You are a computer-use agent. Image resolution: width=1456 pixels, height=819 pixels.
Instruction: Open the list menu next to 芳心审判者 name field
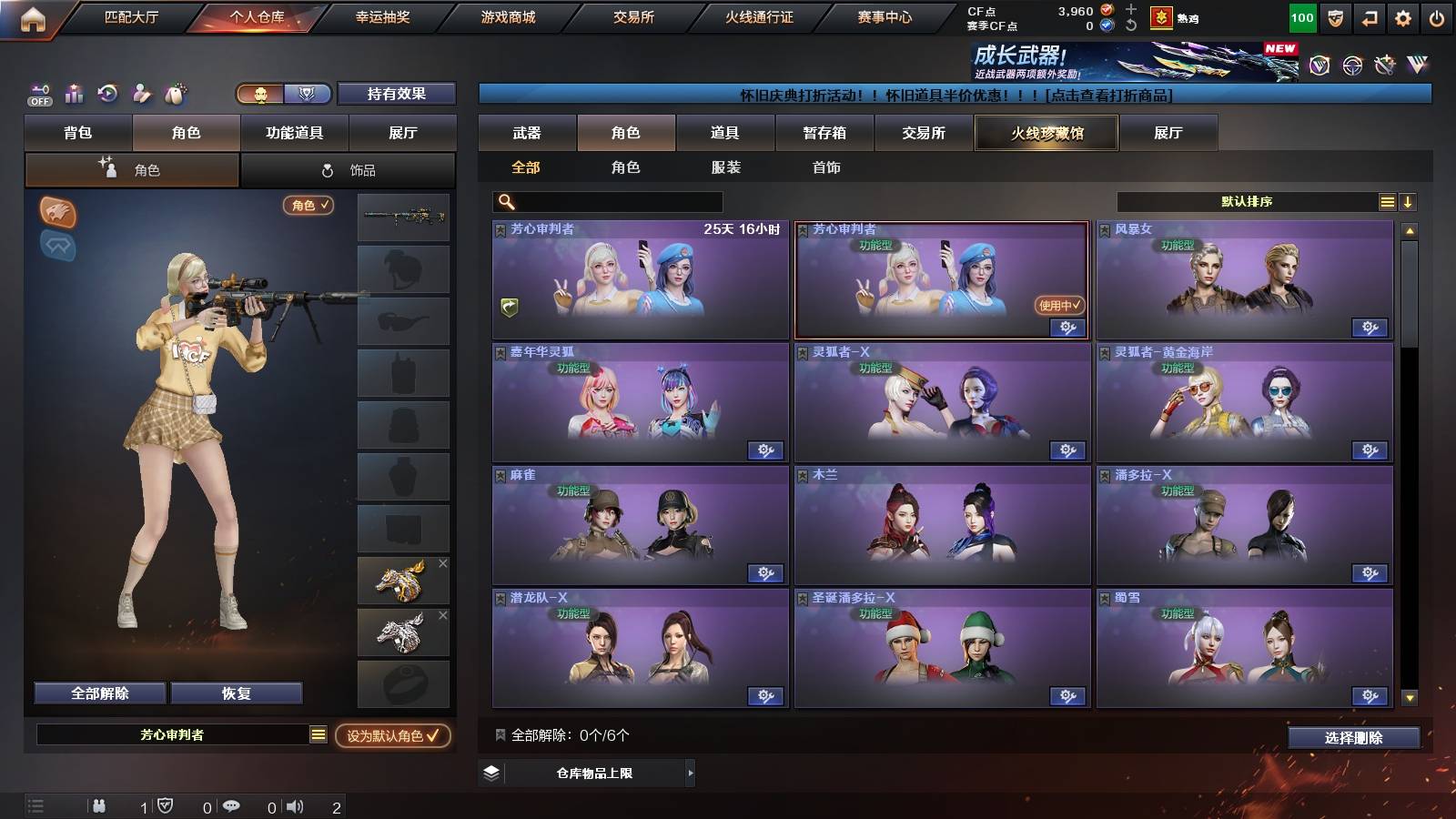(x=317, y=733)
